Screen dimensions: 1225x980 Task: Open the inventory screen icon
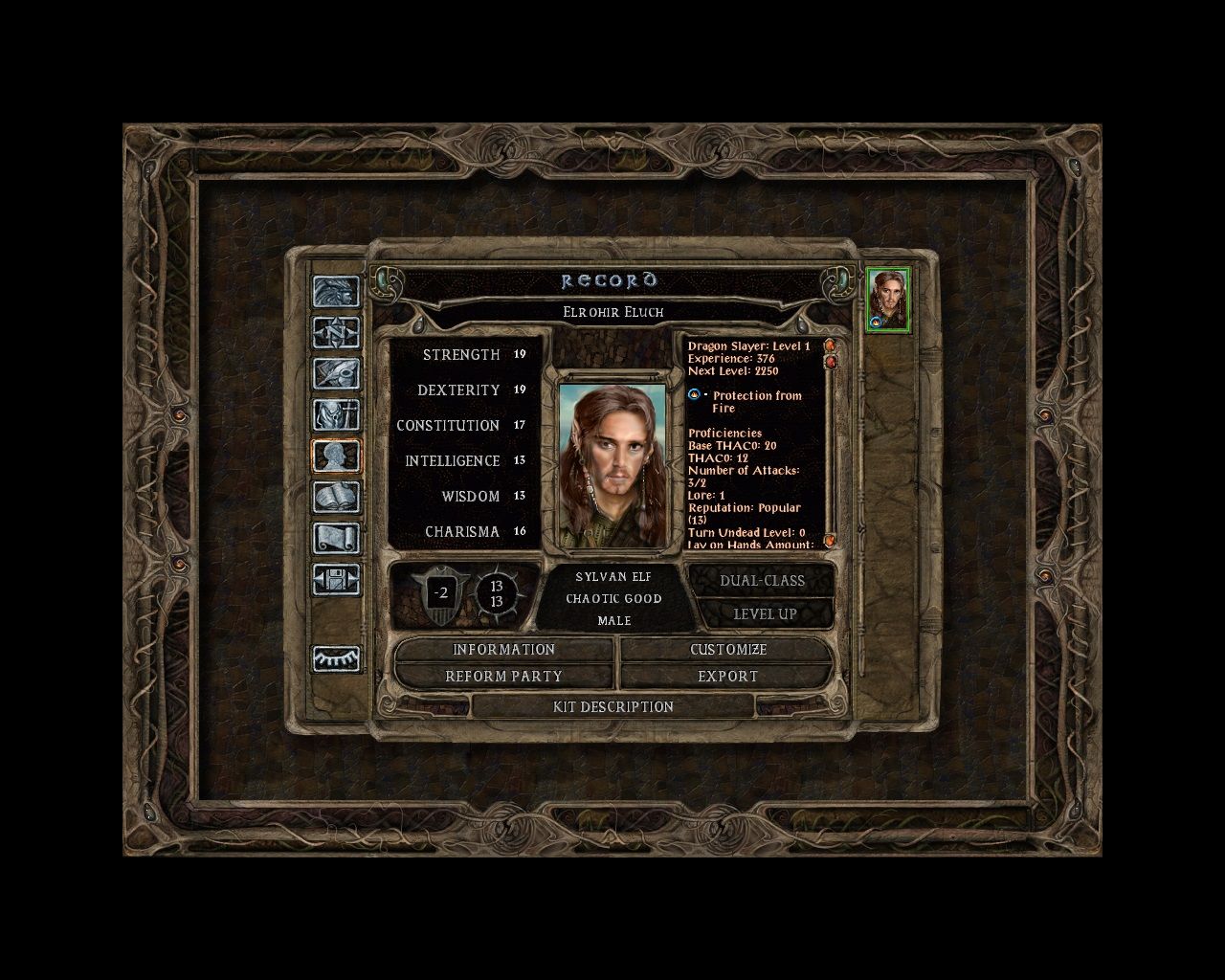click(x=337, y=412)
